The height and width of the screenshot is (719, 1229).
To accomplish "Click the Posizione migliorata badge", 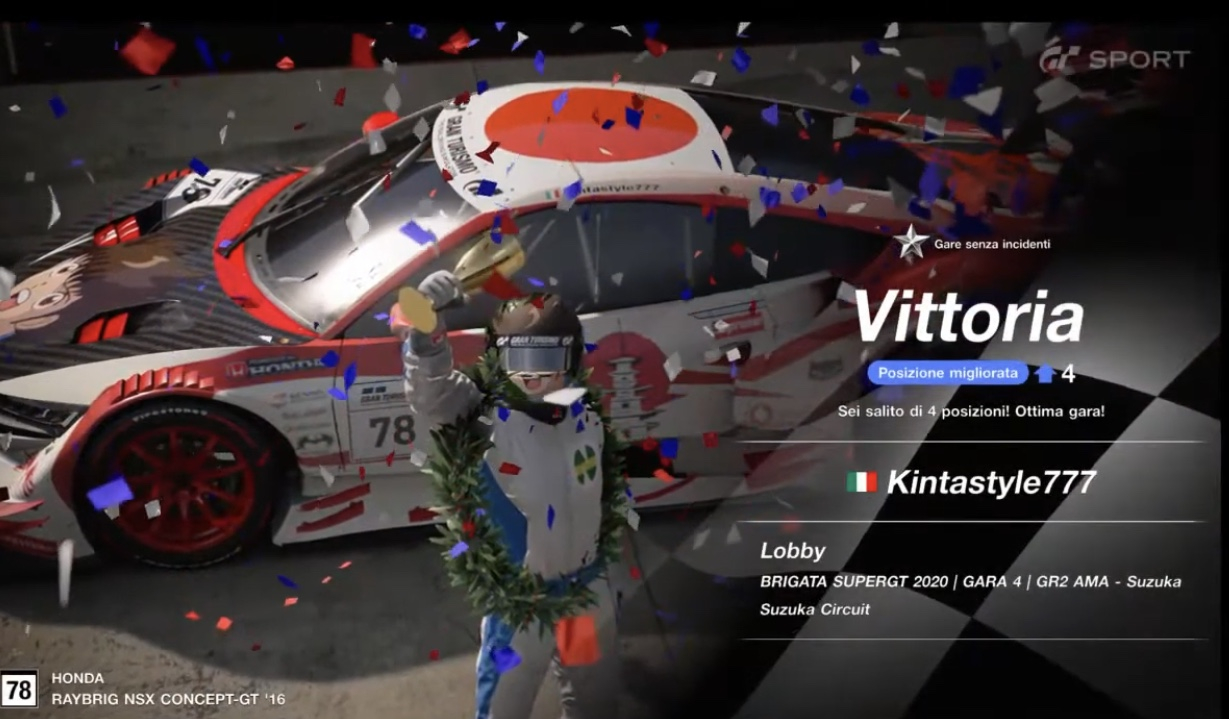I will 947,373.
